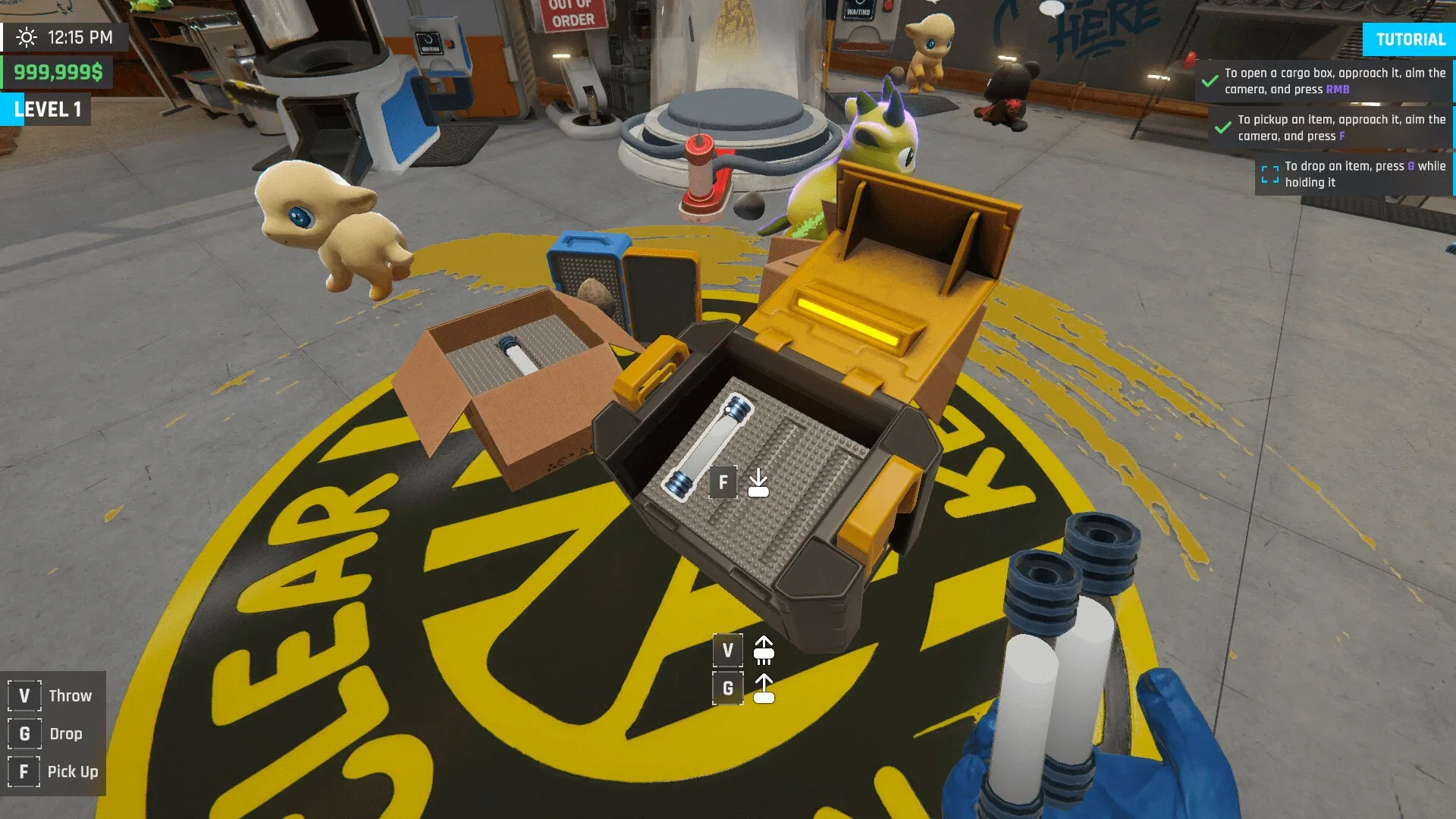
Task: Select the F Pick Up keybind icon
Action: point(24,771)
